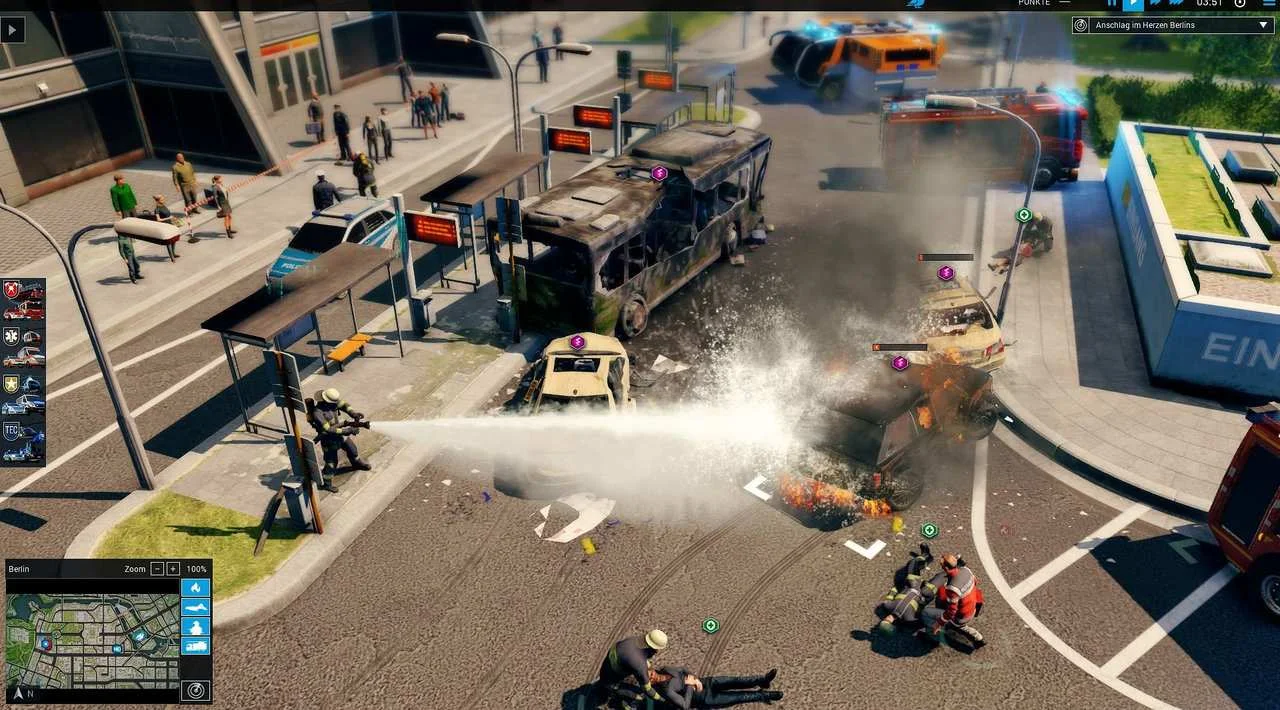Open the ambulance rescue vehicle category
1280x710 pixels.
23,346
